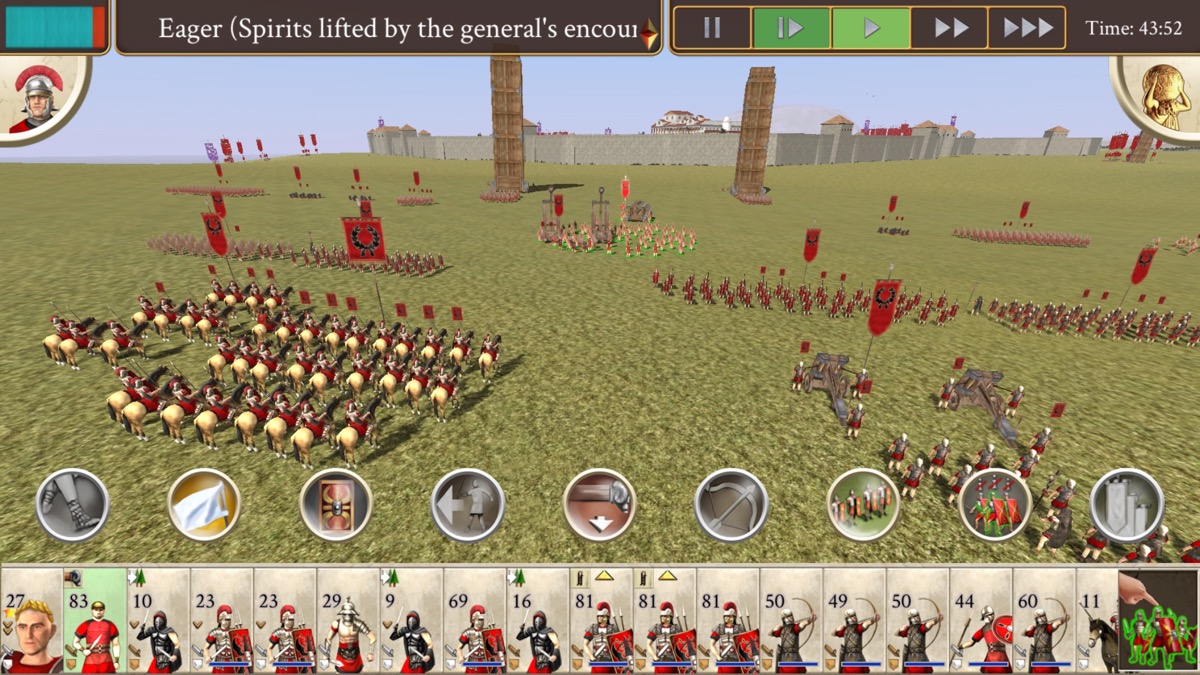Viewport: 1200px width, 675px height.
Task: Open the Roman advisor portrait
Action: [38, 96]
